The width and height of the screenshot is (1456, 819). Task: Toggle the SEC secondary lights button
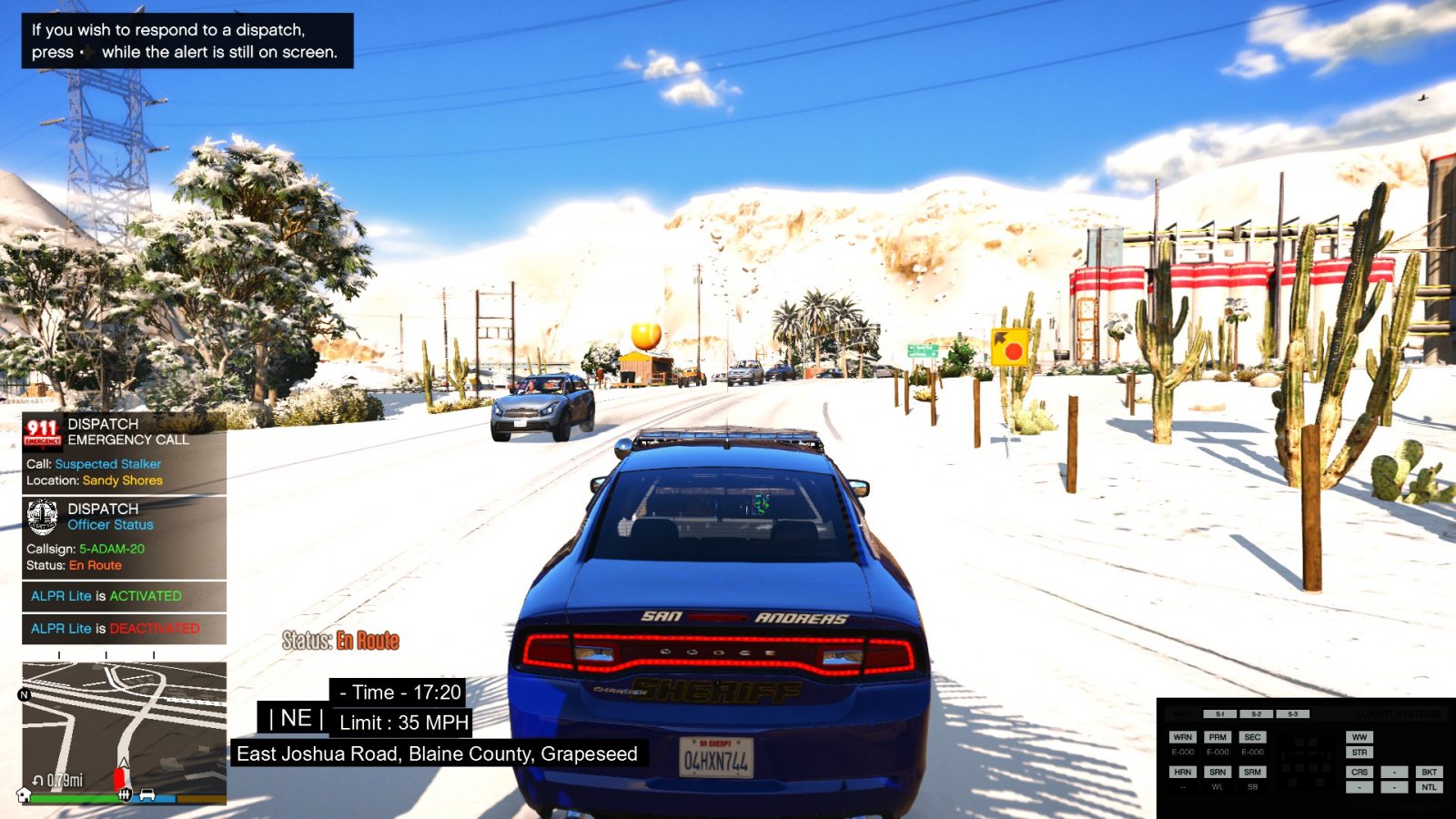pyautogui.click(x=1252, y=737)
